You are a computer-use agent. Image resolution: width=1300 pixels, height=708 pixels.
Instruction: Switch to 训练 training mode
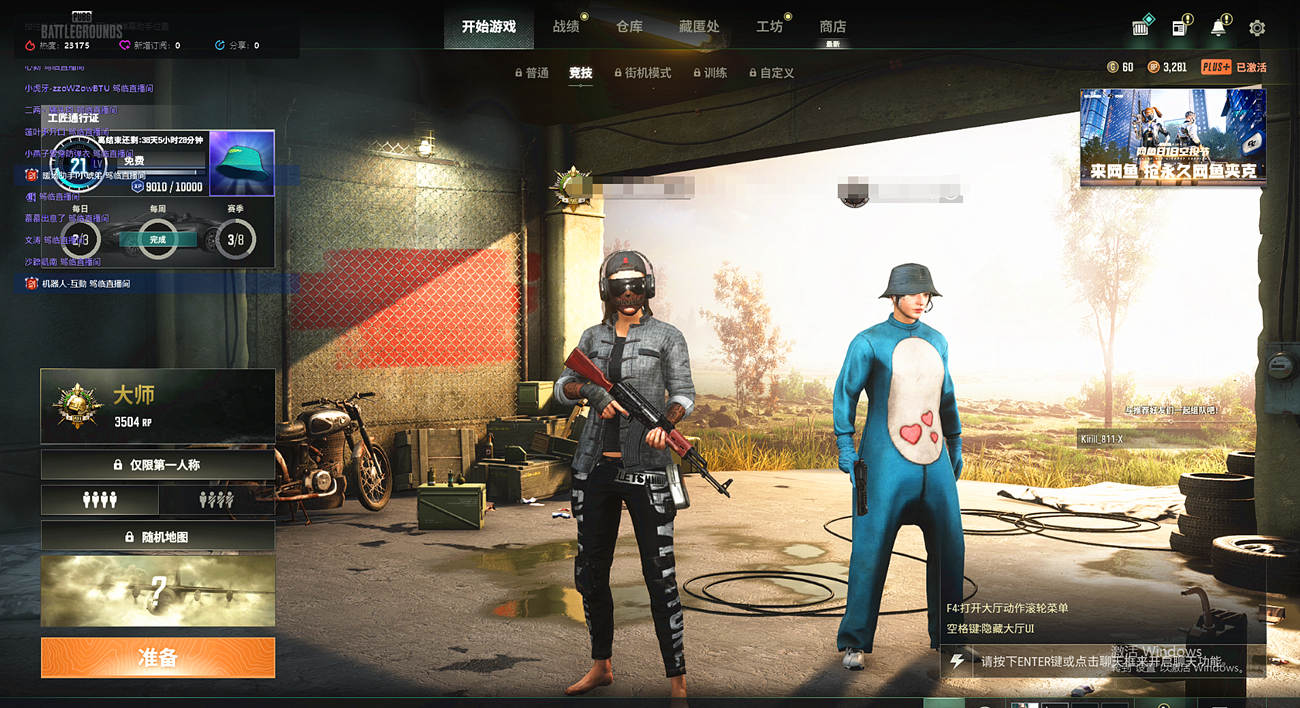tap(710, 73)
